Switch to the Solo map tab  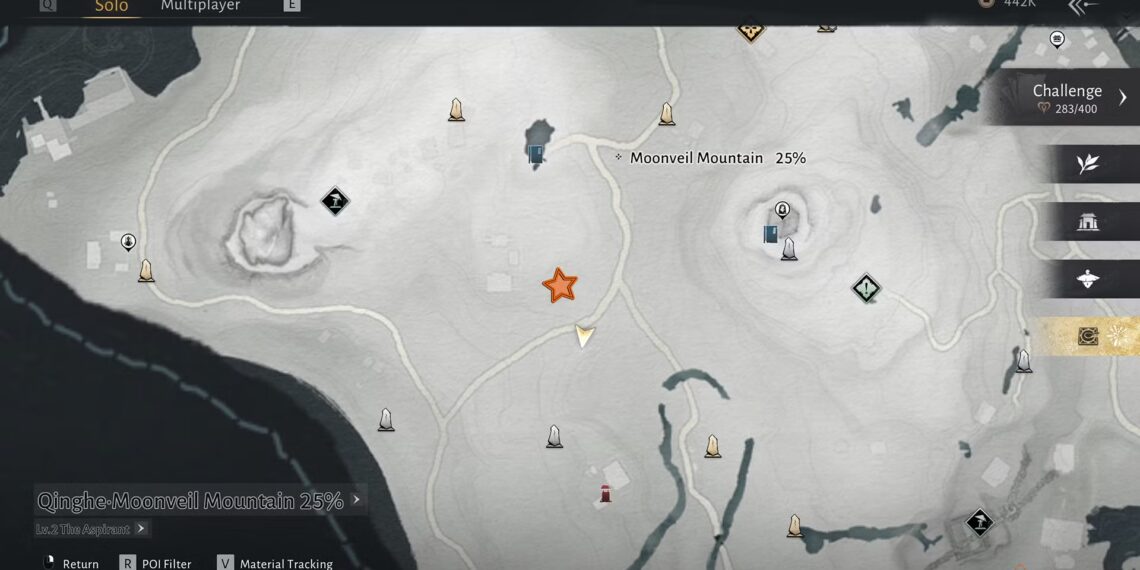tap(111, 7)
